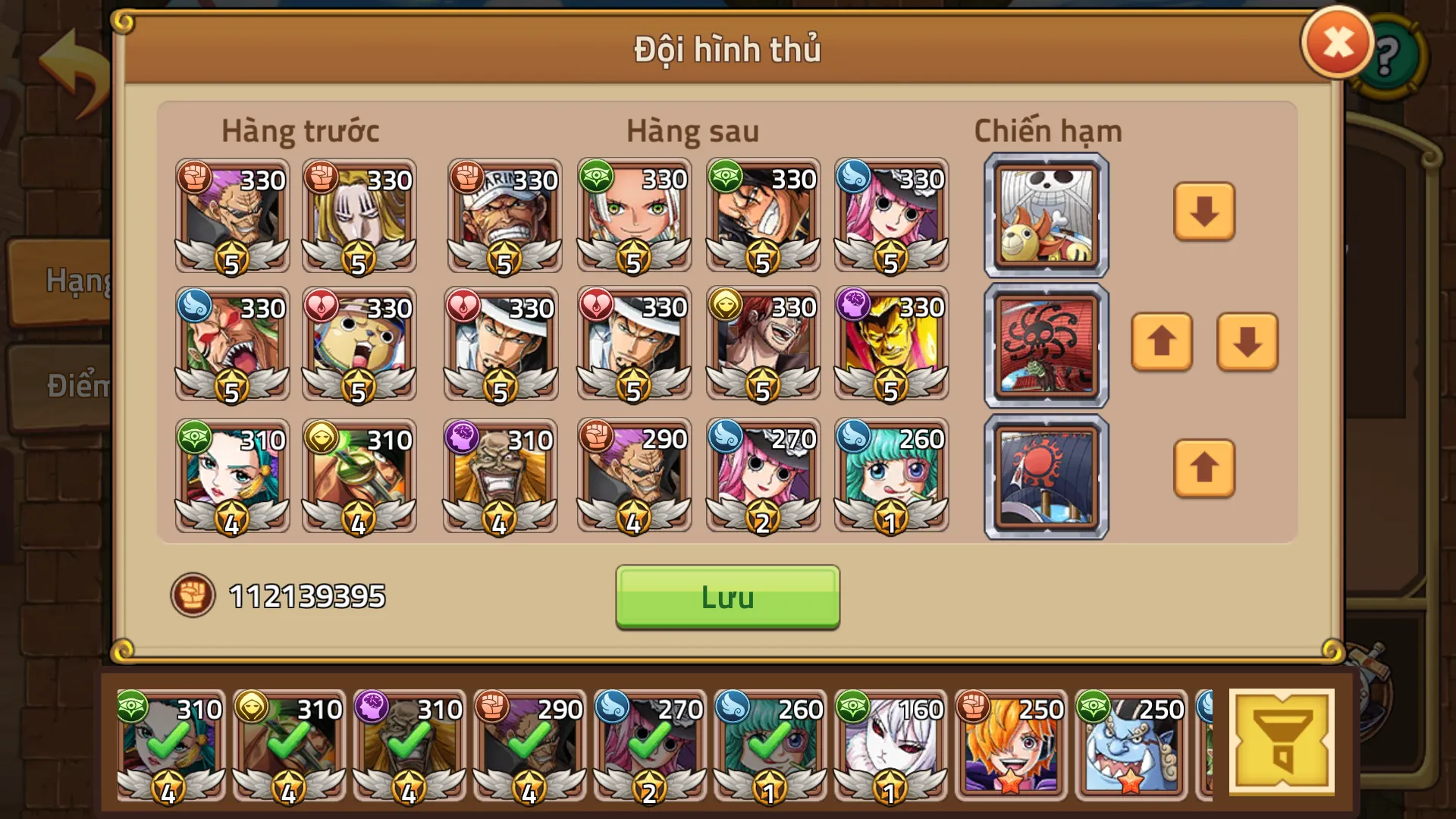1456x819 pixels.
Task: Select Perona's 270 card in the back row
Action: pyautogui.click(x=762, y=476)
